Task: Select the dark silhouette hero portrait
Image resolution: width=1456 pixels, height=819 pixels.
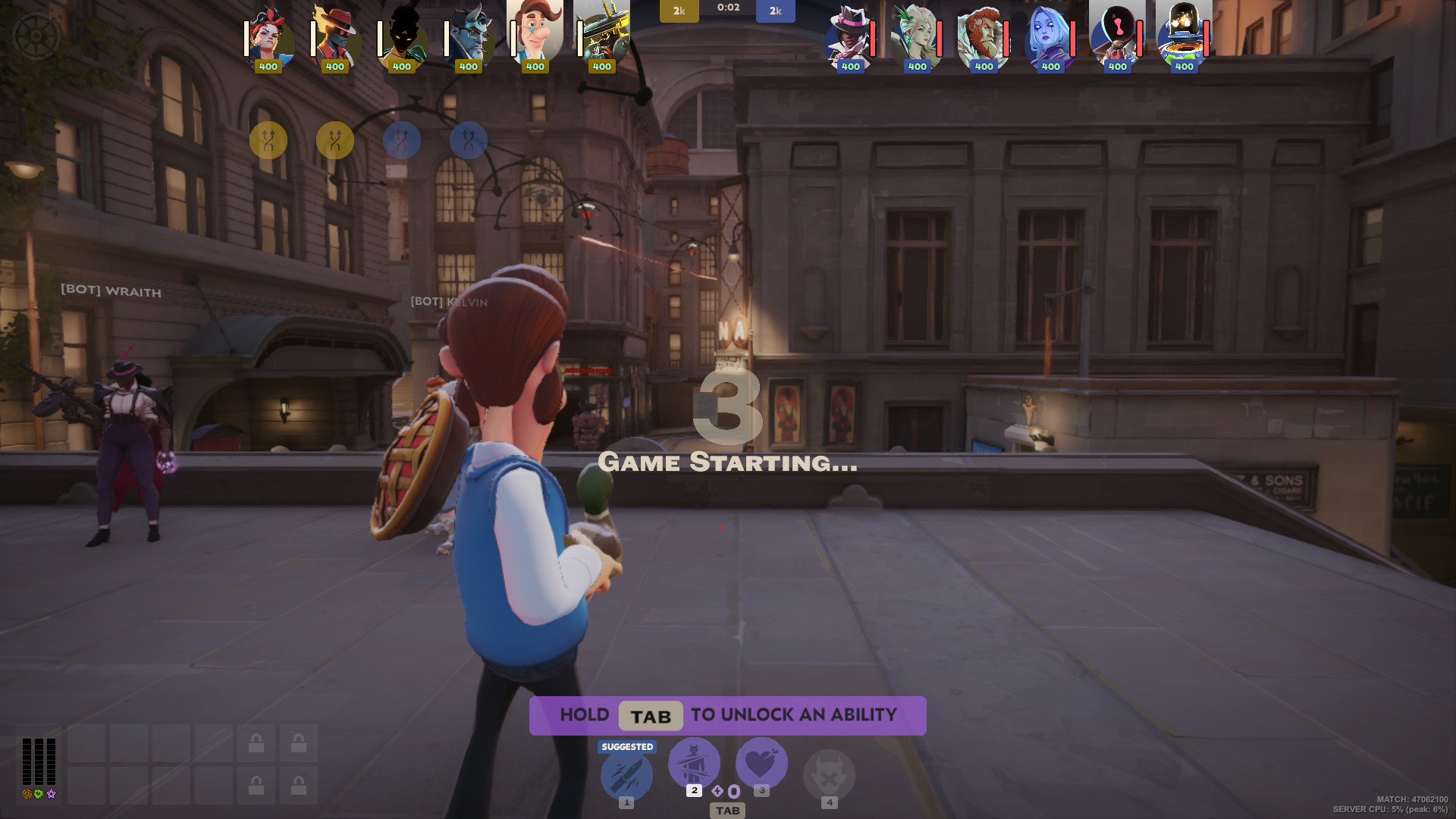Action: (x=403, y=36)
